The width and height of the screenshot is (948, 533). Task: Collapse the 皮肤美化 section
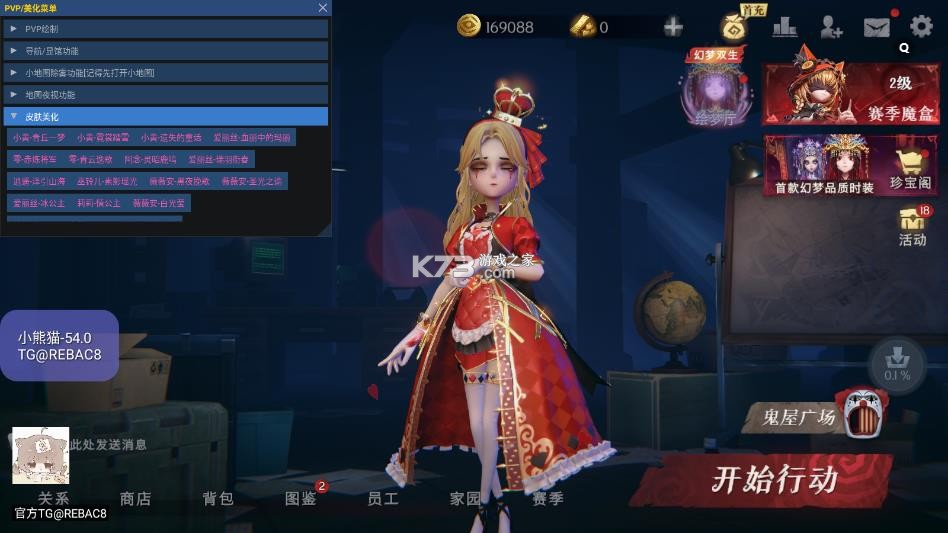(x=165, y=116)
